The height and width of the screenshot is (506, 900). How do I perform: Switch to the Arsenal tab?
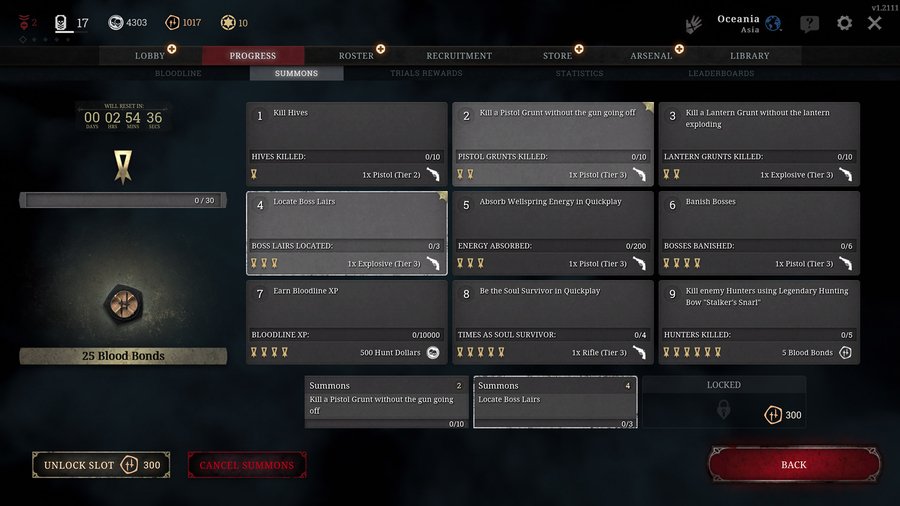[651, 56]
